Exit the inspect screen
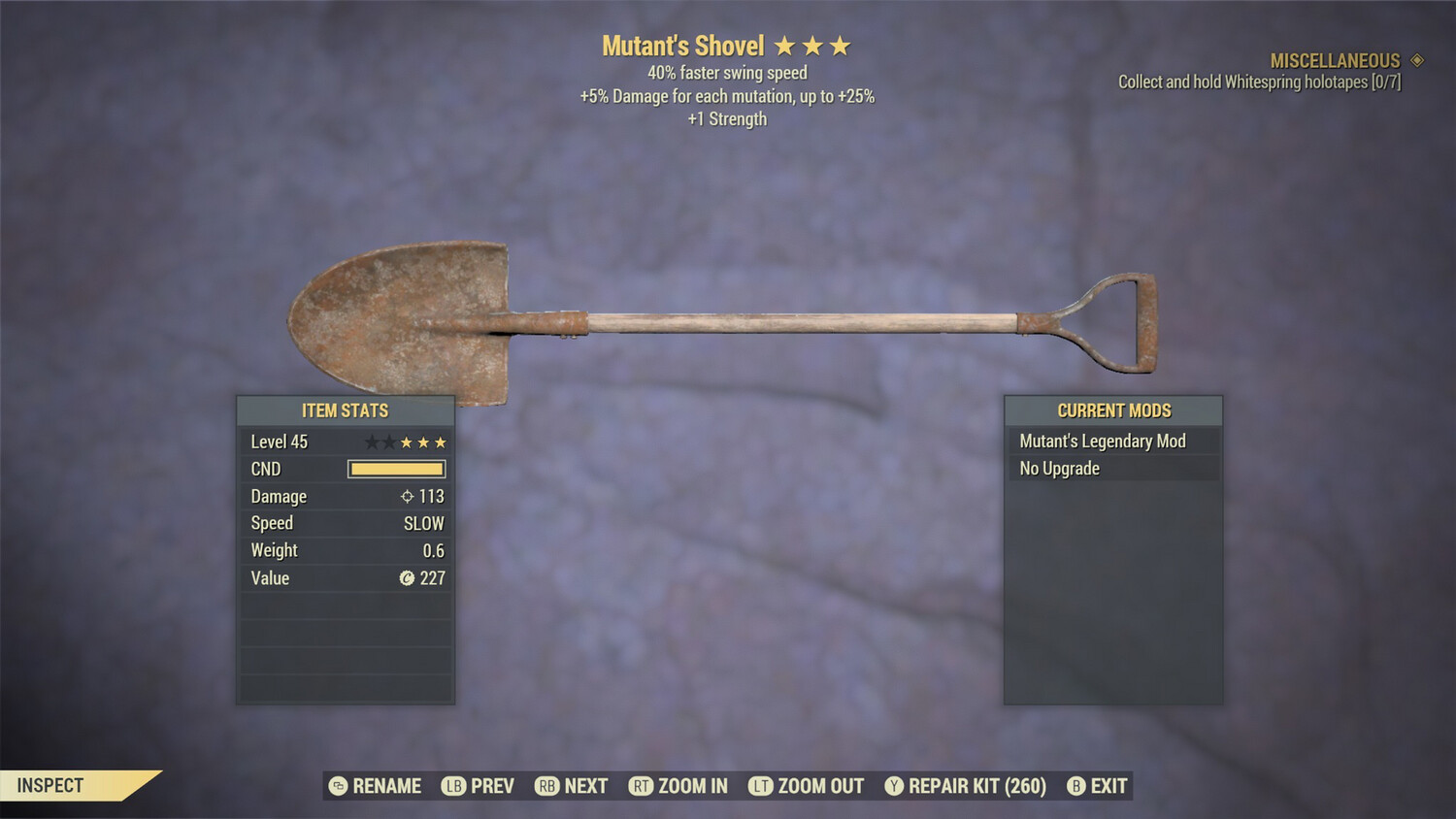Screen dimensions: 1456x819 [1098, 786]
